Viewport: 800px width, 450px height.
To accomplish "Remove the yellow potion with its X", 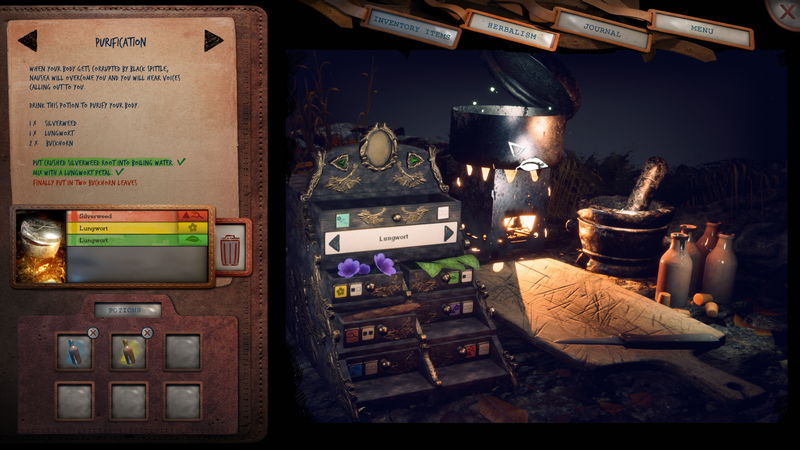I will point(147,332).
